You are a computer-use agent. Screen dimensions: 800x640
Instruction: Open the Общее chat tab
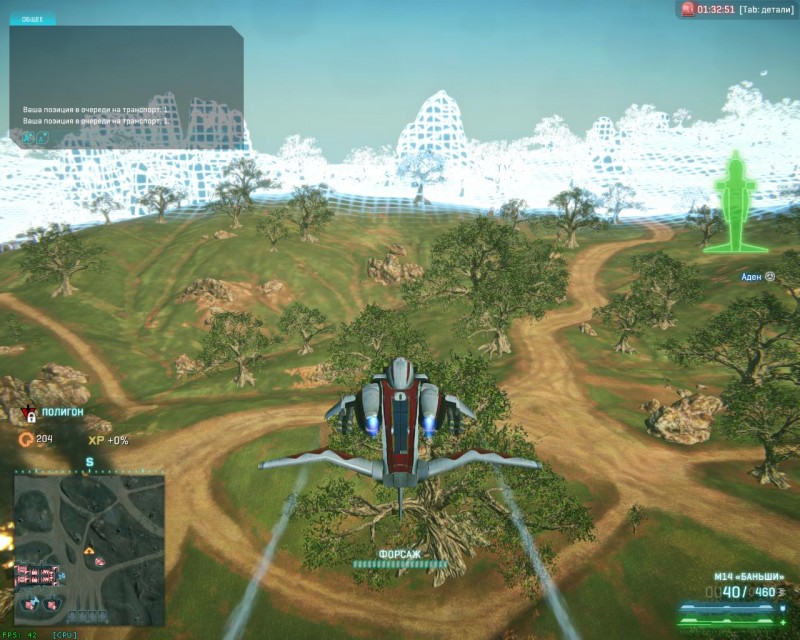pyautogui.click(x=33, y=19)
